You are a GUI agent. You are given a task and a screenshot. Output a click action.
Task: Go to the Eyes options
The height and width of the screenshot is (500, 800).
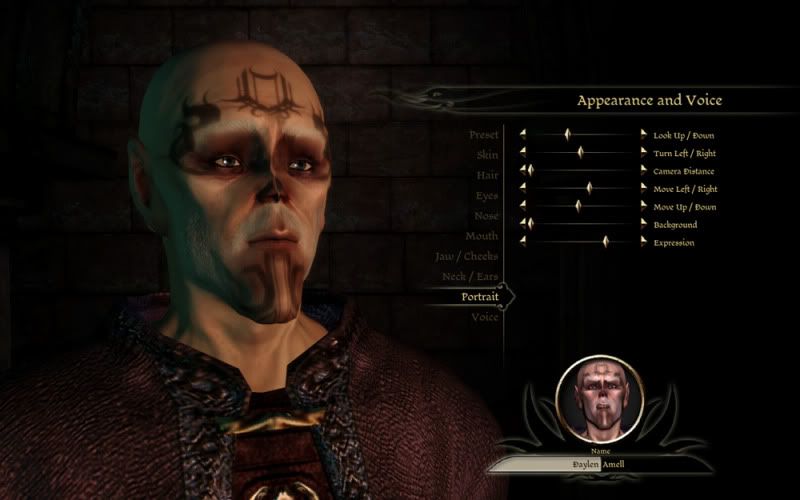pyautogui.click(x=487, y=196)
